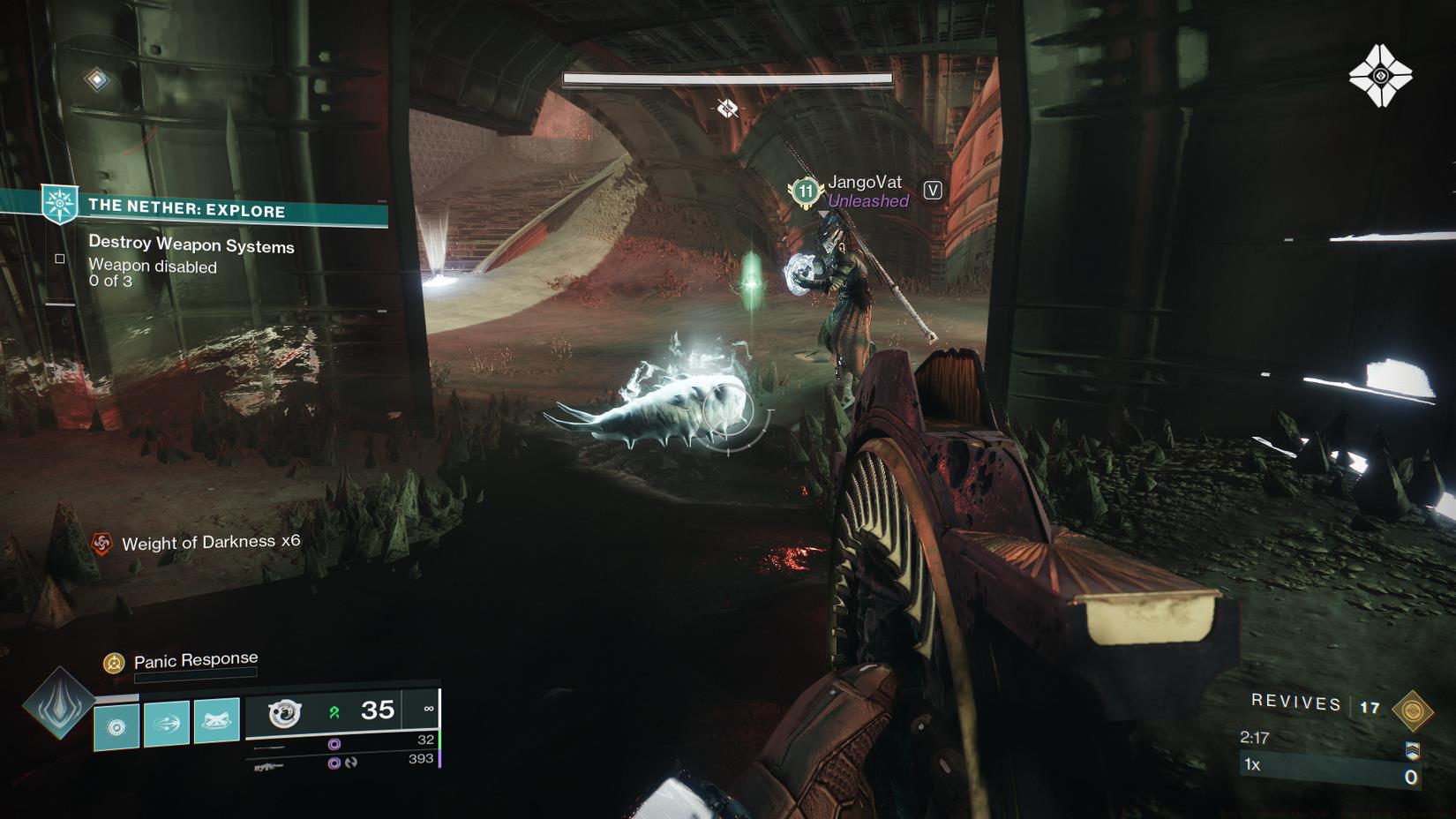The width and height of the screenshot is (1456, 819).
Task: Click the Weight of Darkness buff icon
Action: (102, 543)
